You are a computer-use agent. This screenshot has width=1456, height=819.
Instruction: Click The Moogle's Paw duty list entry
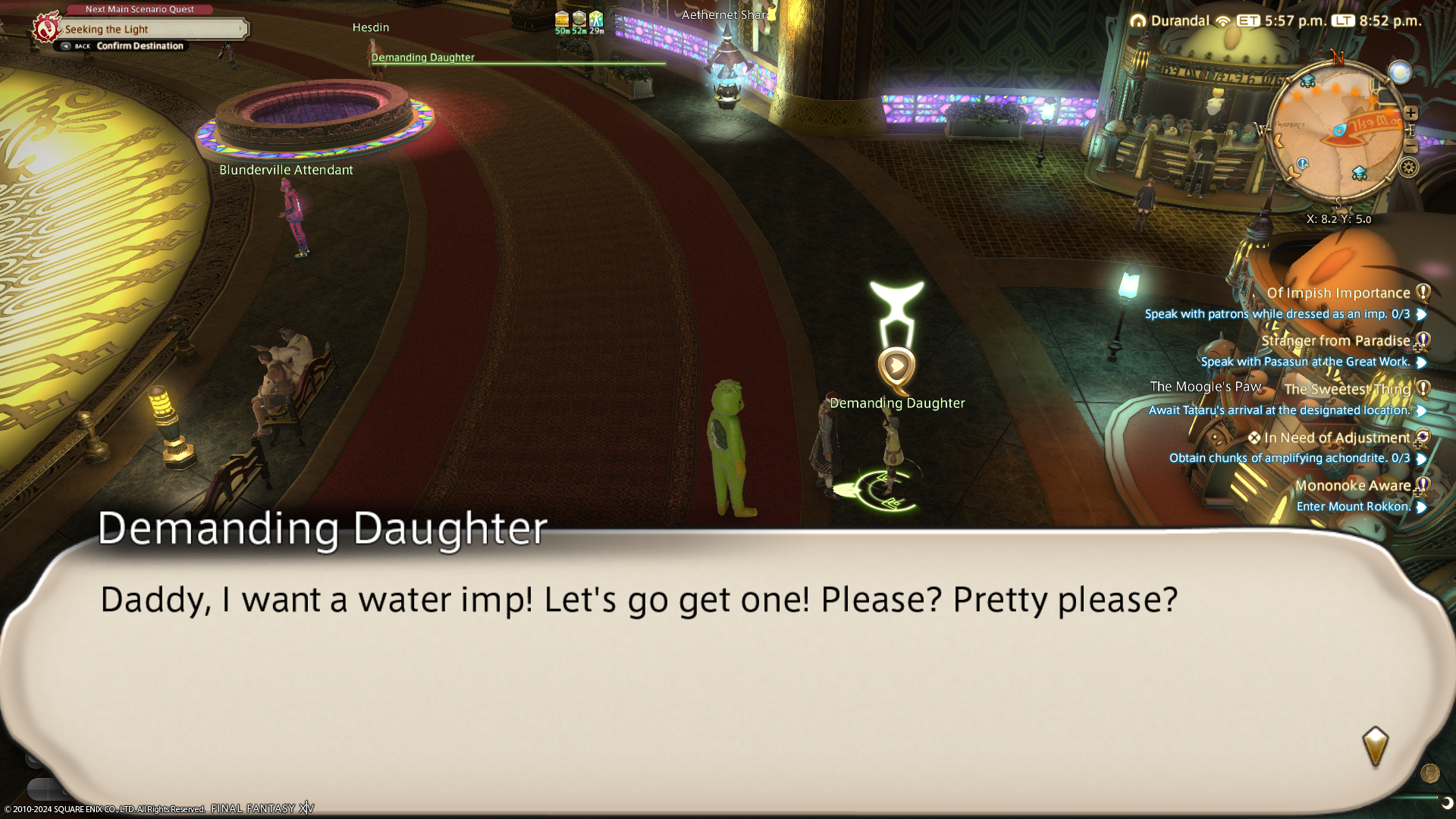tap(1206, 387)
